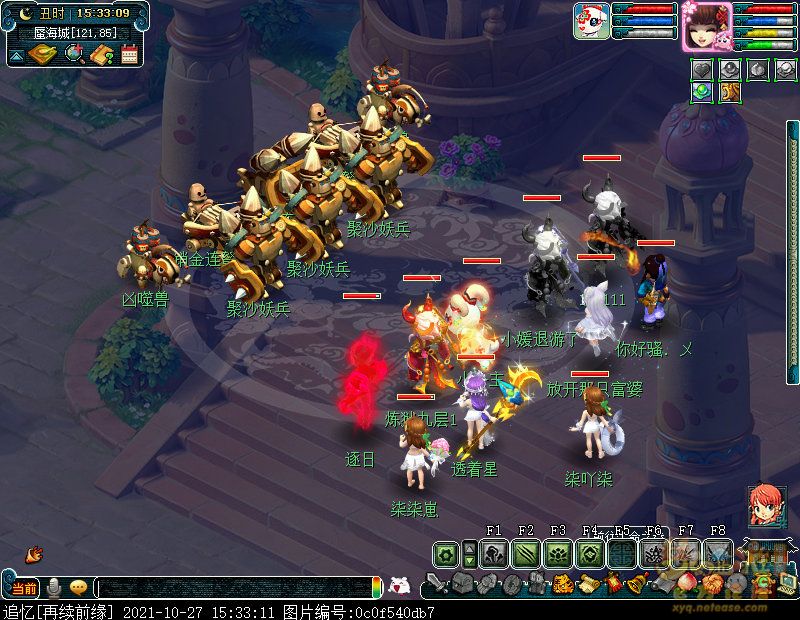Click the gray heart buff icon
Image resolution: width=800 pixels, height=620 pixels.
tap(702, 70)
